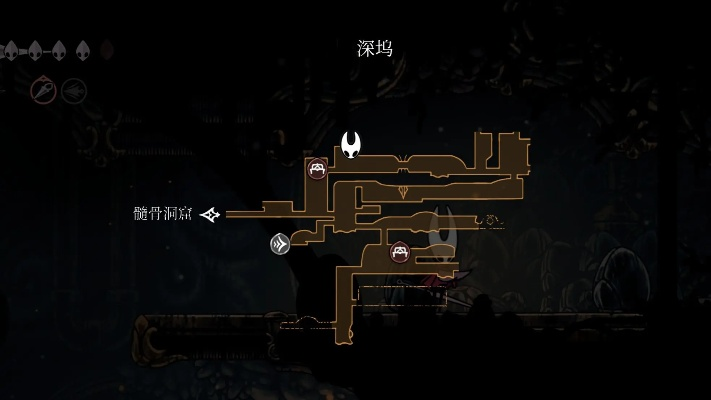Click Hornet's white mask position marker
Image resolution: width=711 pixels, height=400 pixels.
coord(351,145)
